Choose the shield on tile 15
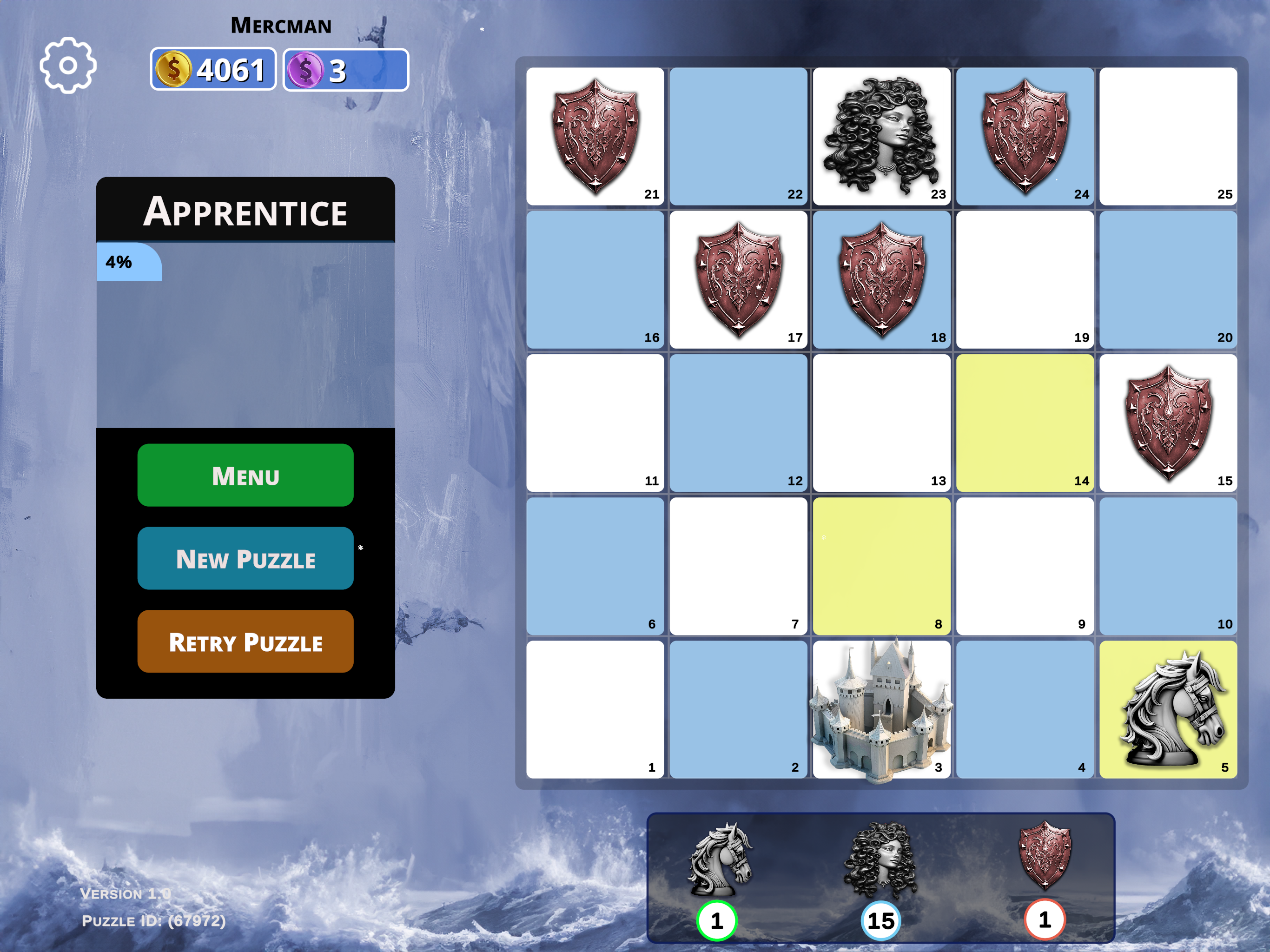 click(x=1168, y=423)
